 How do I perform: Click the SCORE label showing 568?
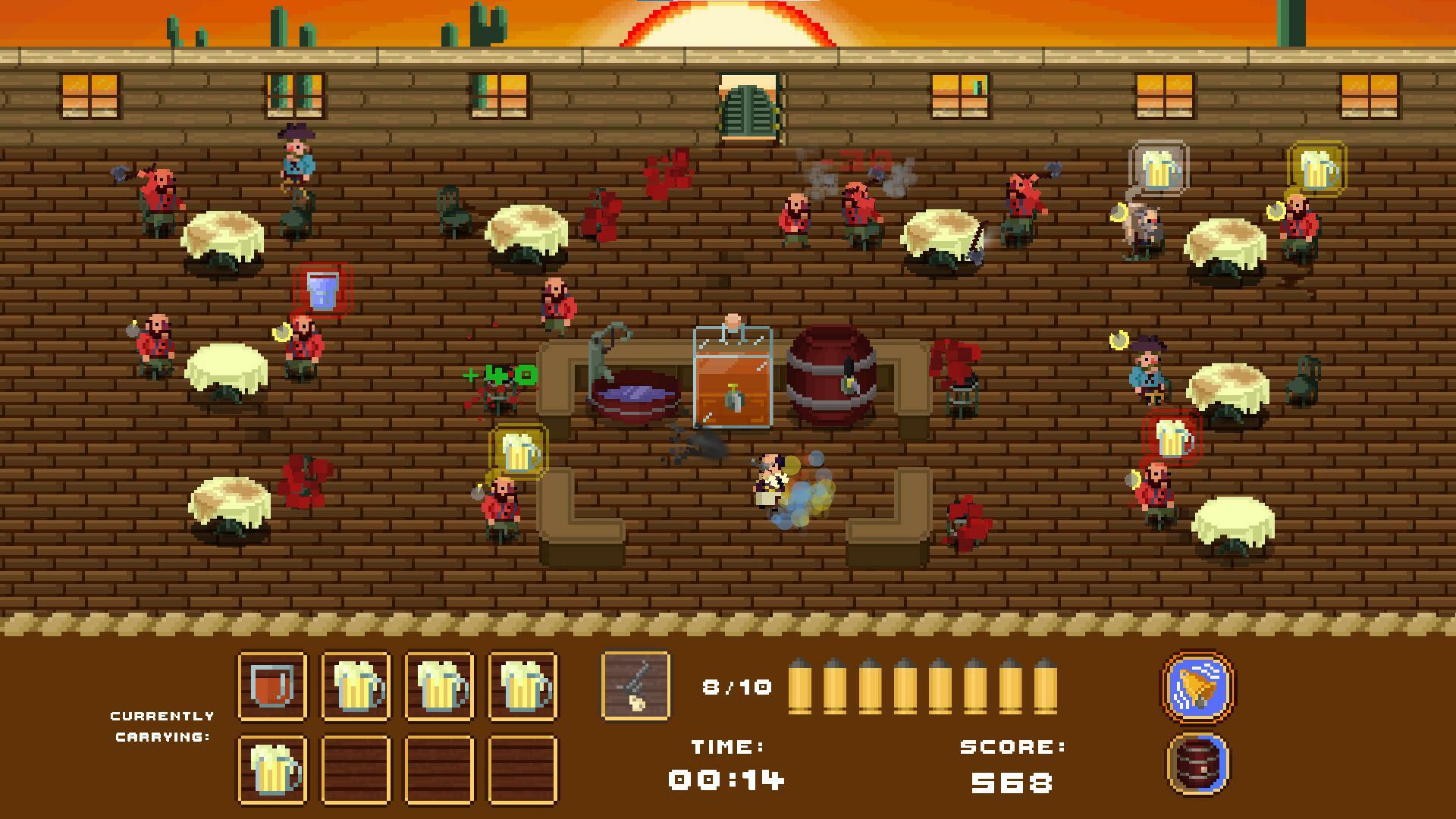(1011, 746)
